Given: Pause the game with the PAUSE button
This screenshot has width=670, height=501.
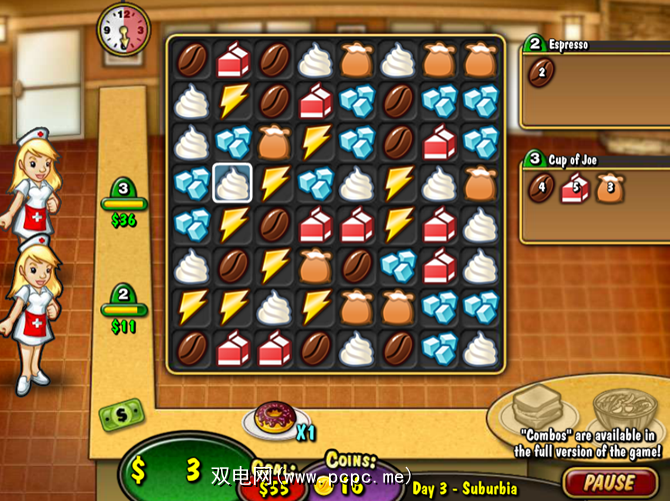Looking at the screenshot, I should [x=610, y=483].
